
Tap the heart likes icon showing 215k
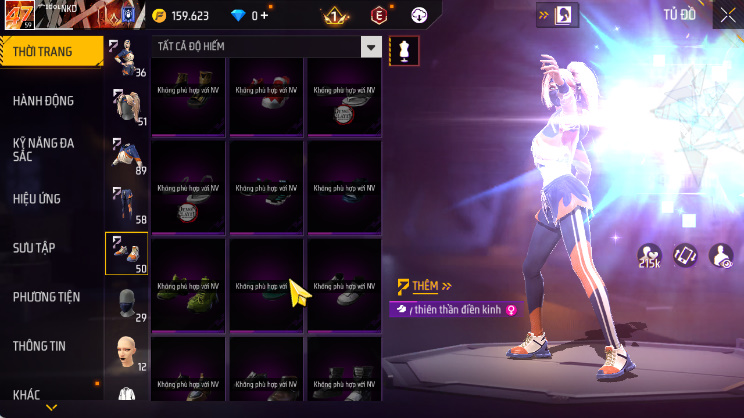(650, 257)
